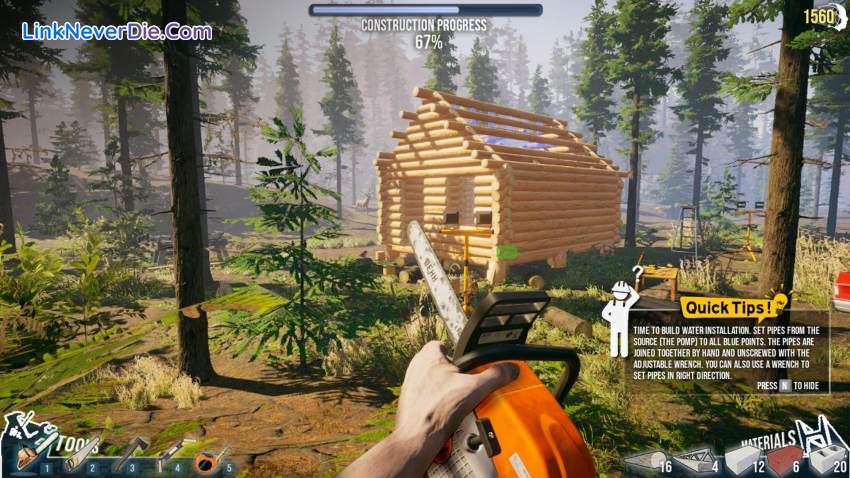Click the Quick Tips panel header
Screen dimensions: 850x478
[726, 308]
